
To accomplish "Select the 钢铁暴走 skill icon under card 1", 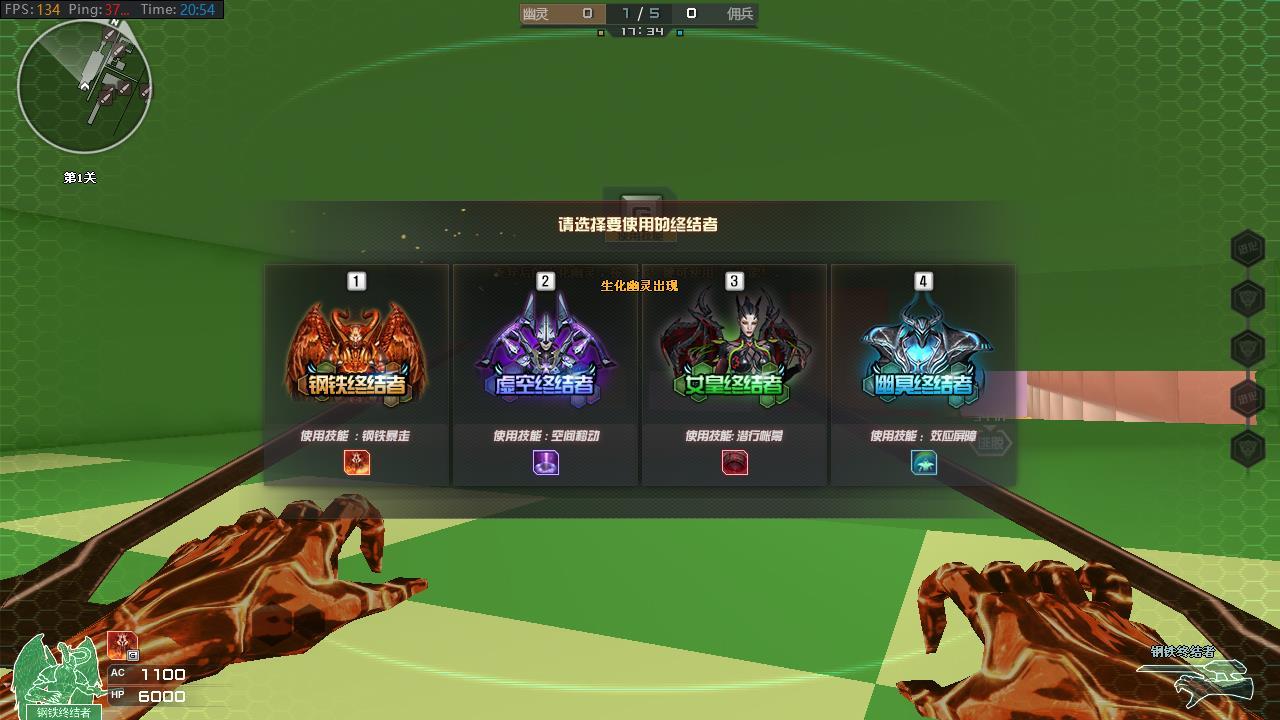I will [357, 463].
